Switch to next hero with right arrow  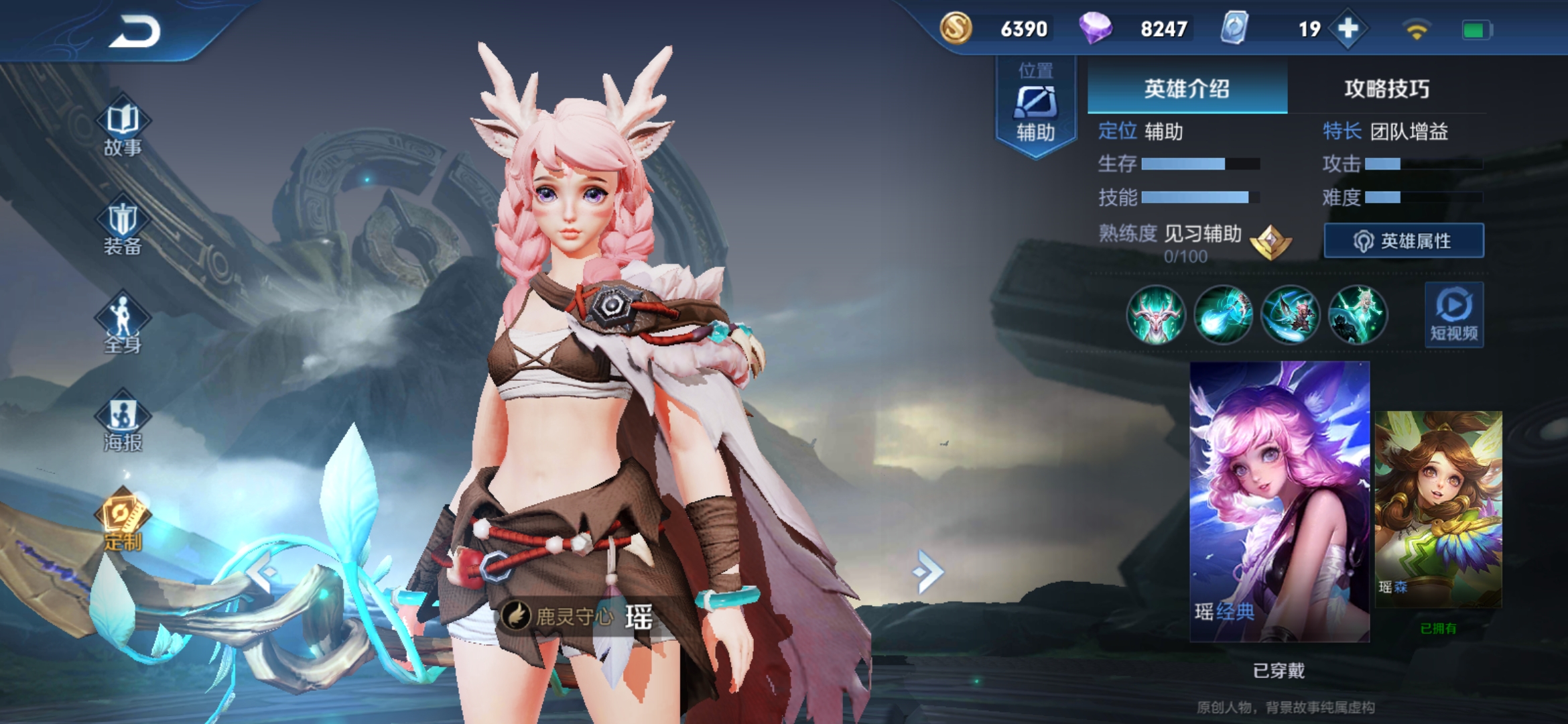point(928,571)
